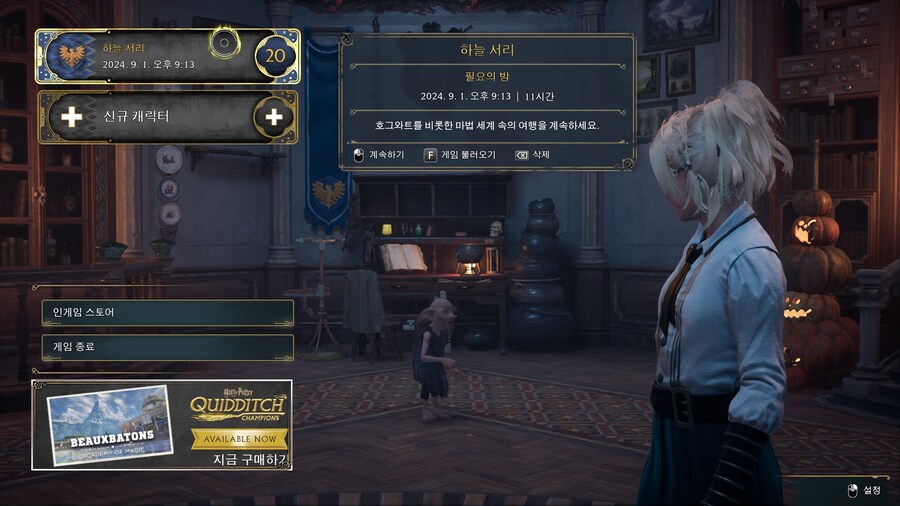The height and width of the screenshot is (506, 900).
Task: Select the 하늘 서리 save character slot
Action: 150,56
